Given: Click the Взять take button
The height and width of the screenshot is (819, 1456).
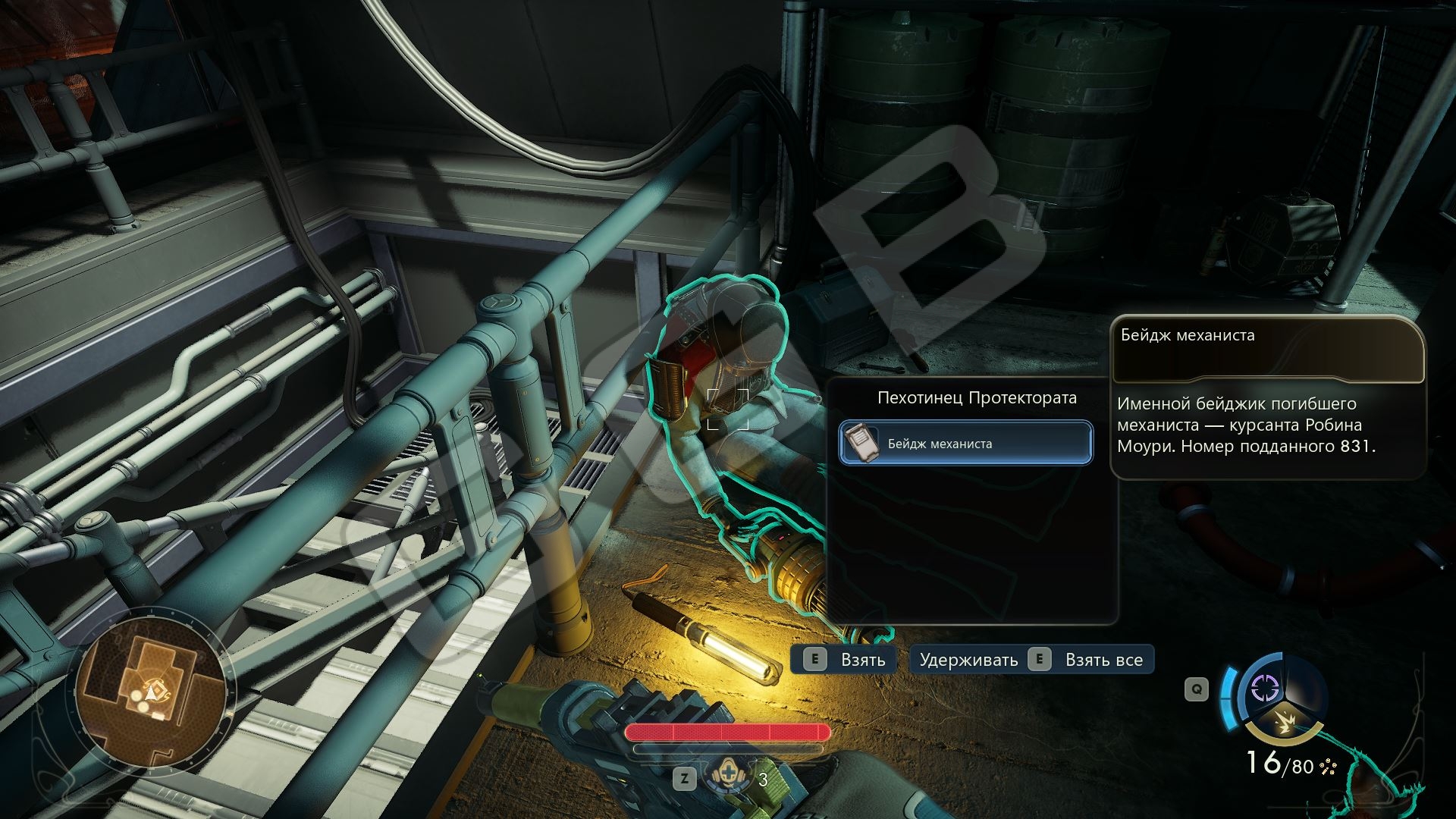Looking at the screenshot, I should point(843,660).
